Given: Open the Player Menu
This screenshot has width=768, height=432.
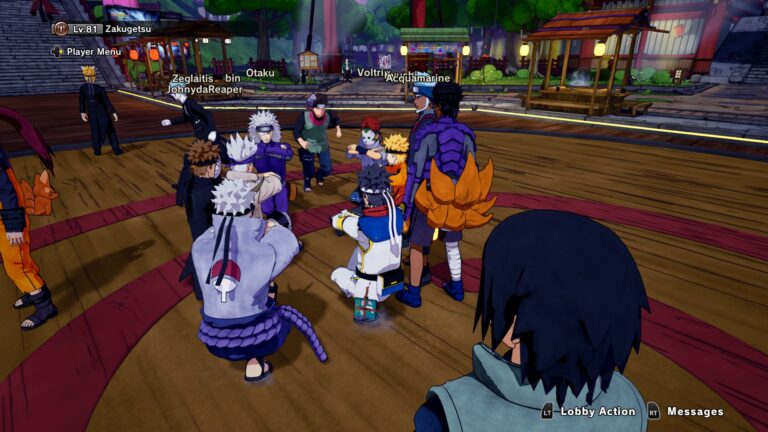Looking at the screenshot, I should [93, 51].
